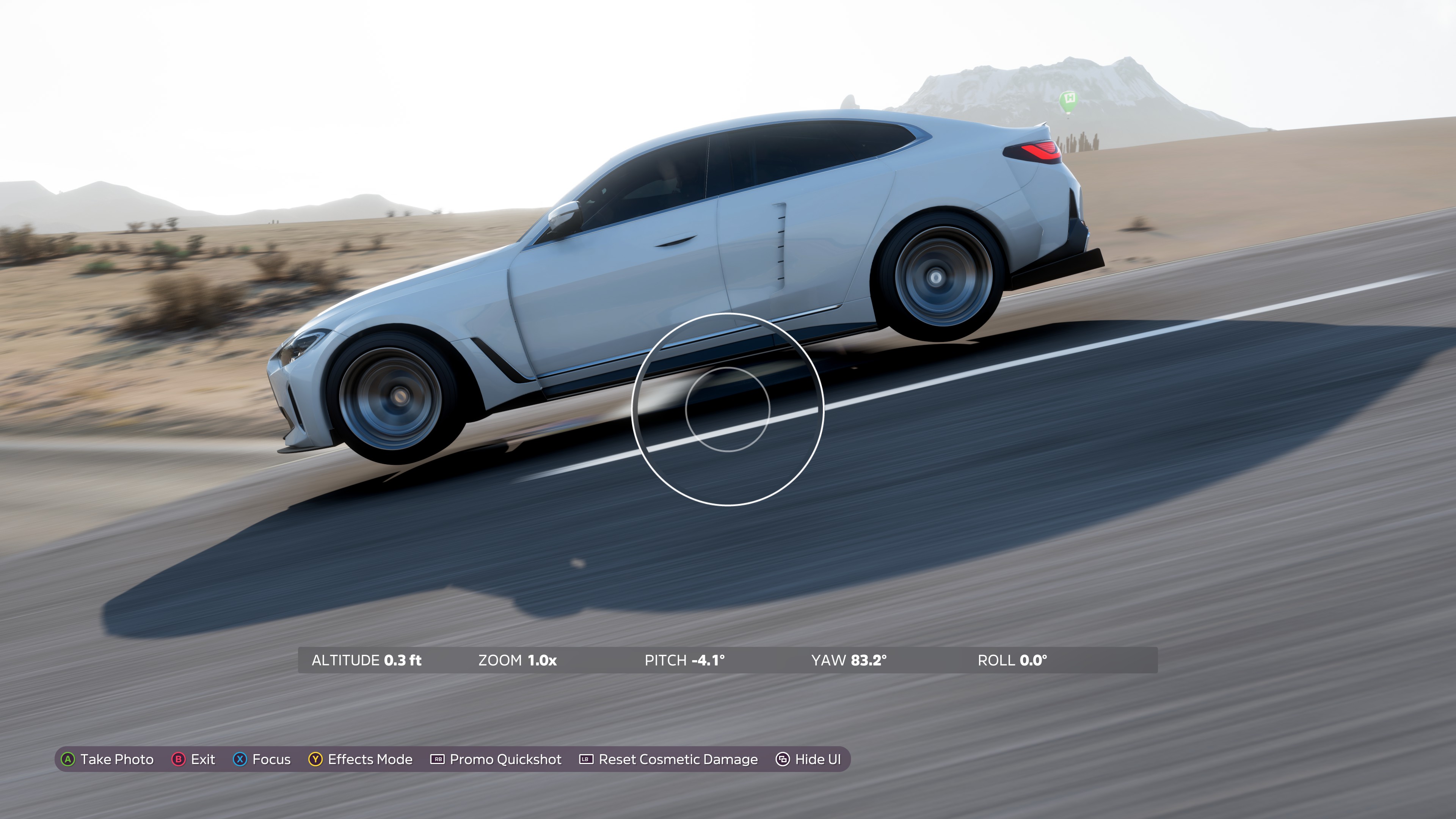Click Reset Cosmetic Damage
Screen dimensions: 1456x819
(668, 759)
